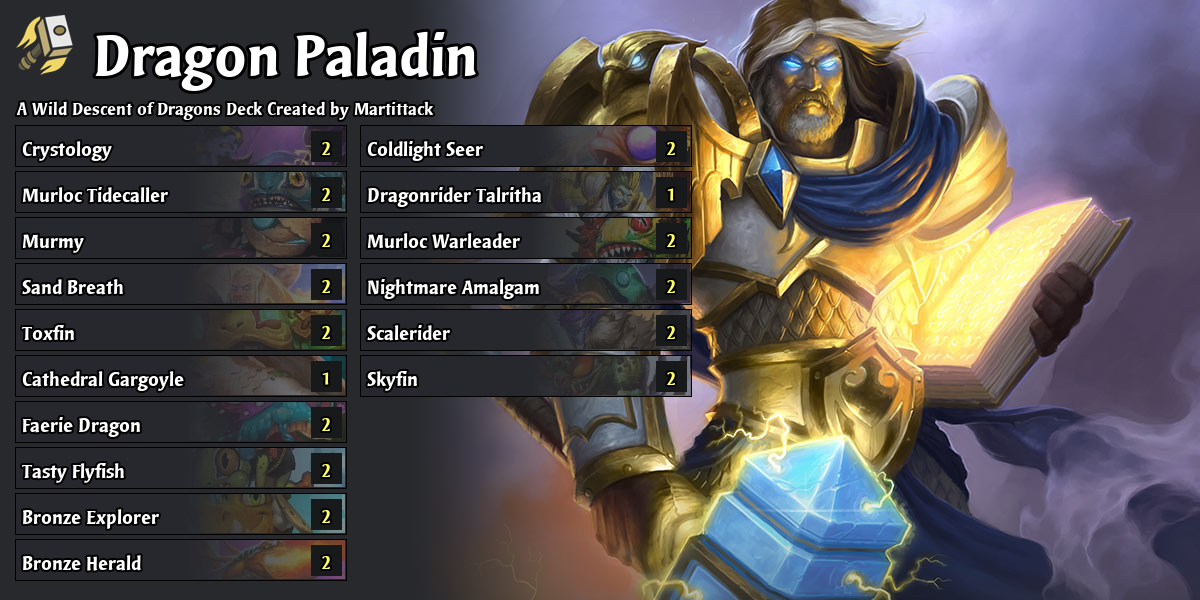Click the Murloc Warleader card
1200x600 pixels.
[525, 242]
